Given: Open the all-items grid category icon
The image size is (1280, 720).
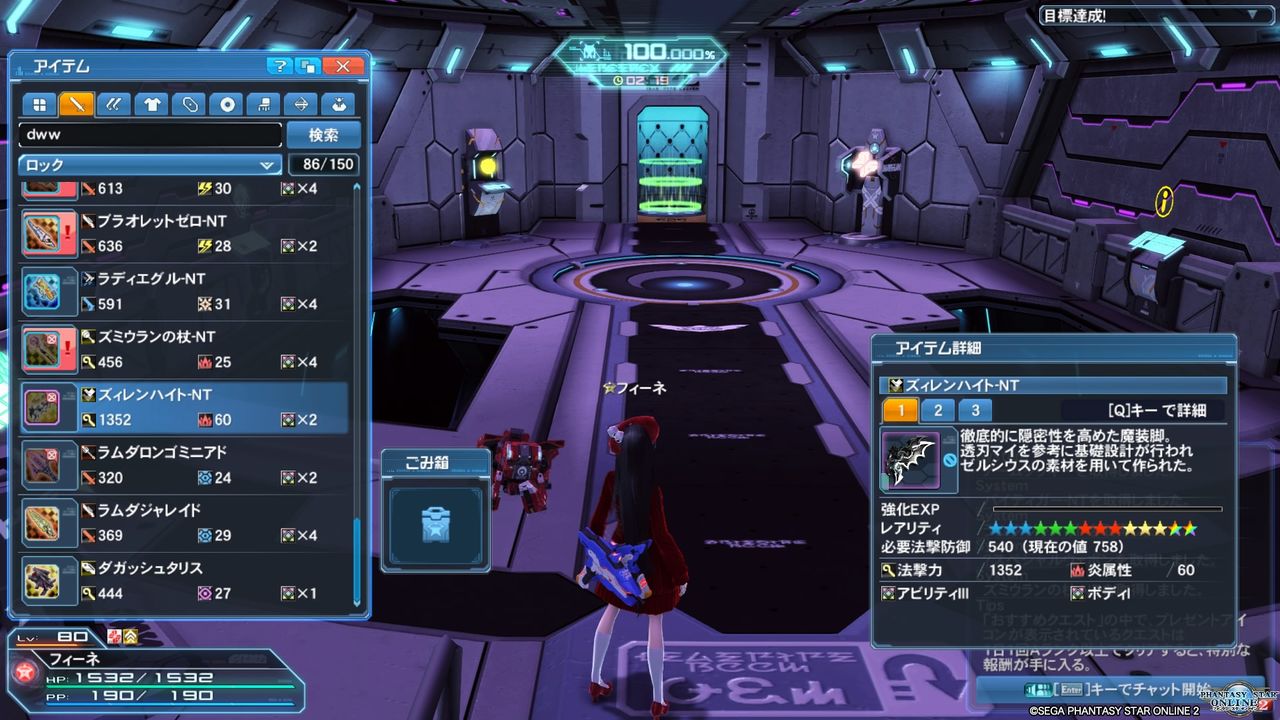Looking at the screenshot, I should click(38, 104).
